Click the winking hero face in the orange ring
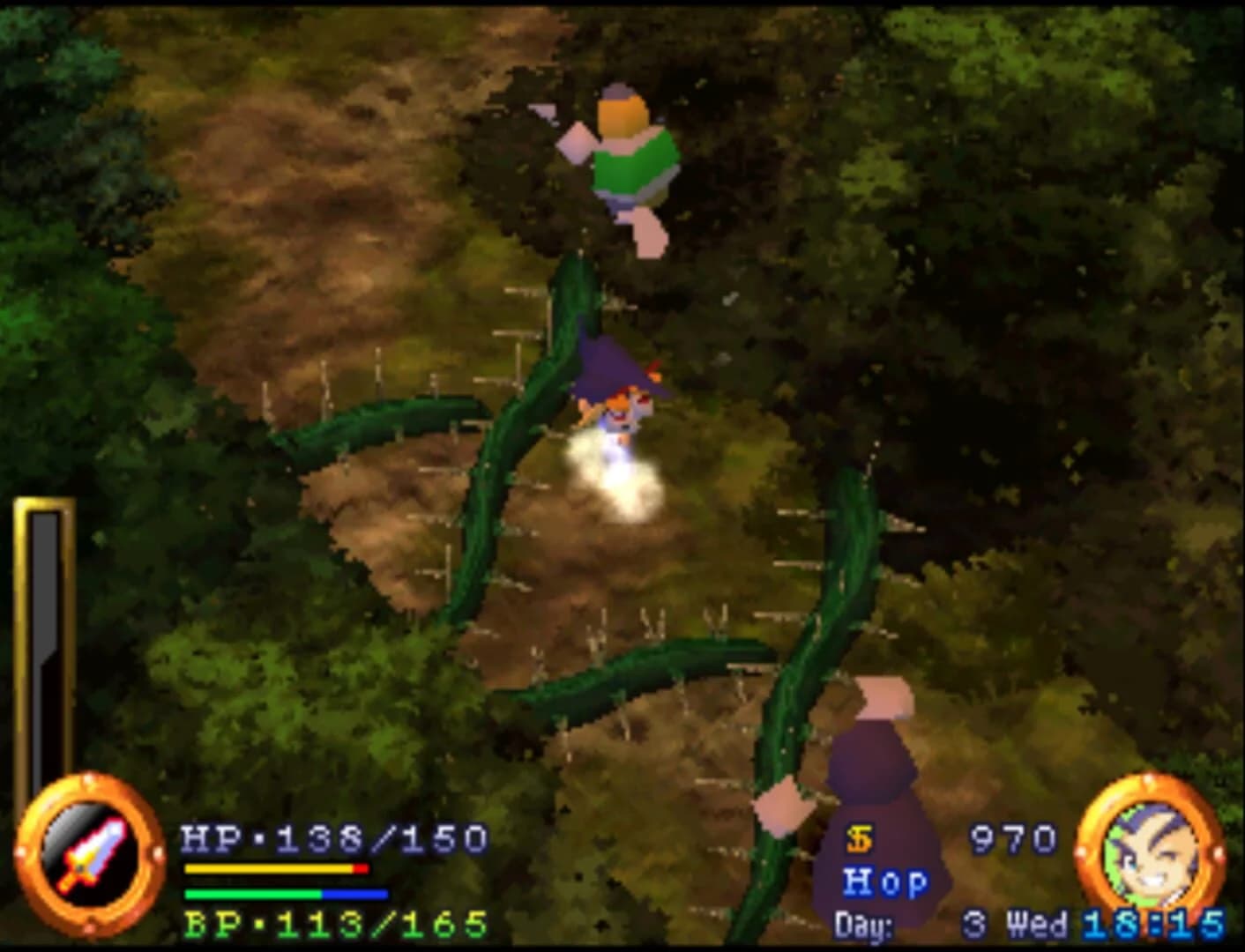Screen dimensions: 1245x952 coord(1152,851)
